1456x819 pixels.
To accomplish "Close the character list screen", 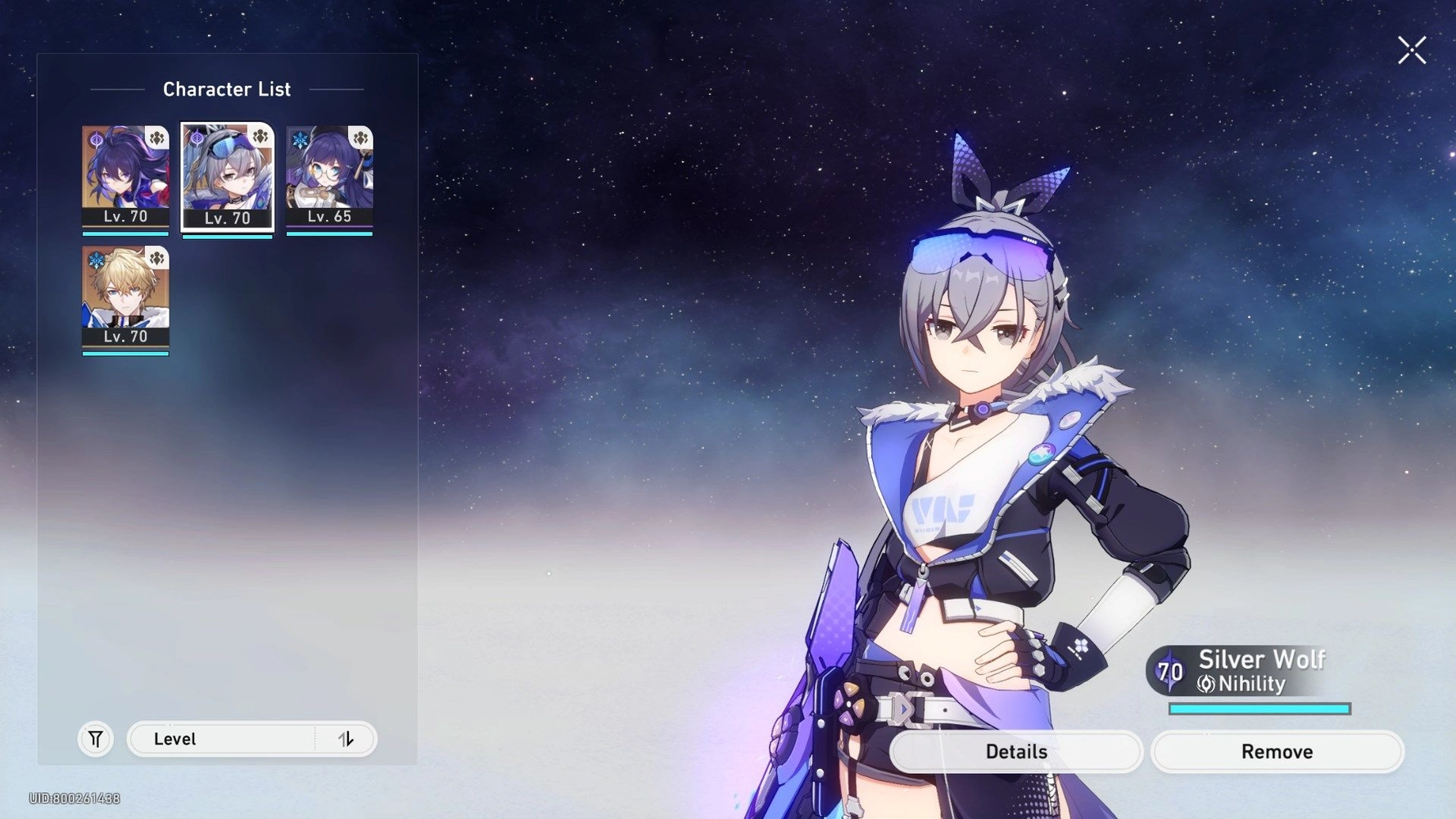I will pyautogui.click(x=1411, y=50).
